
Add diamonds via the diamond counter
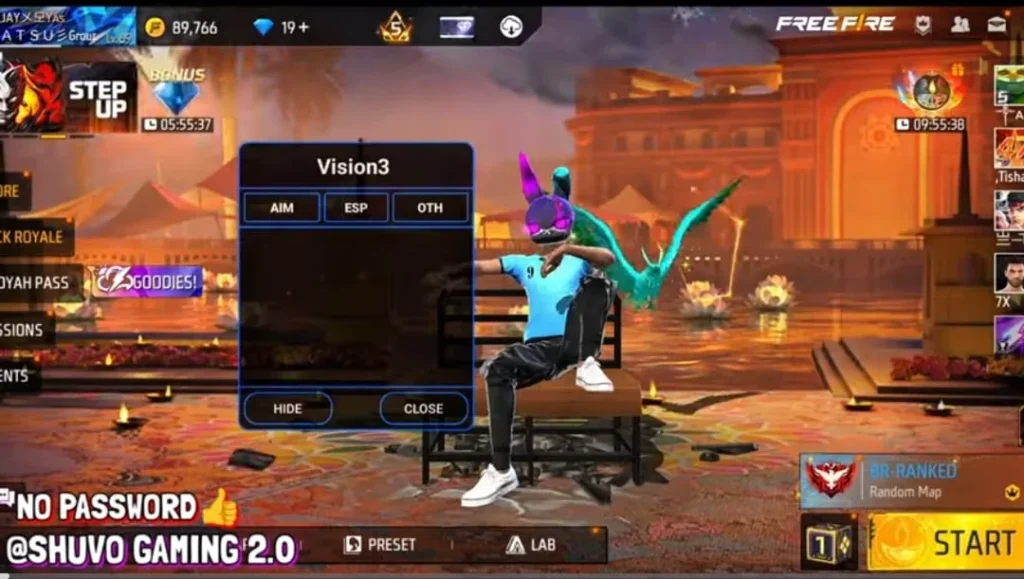pyautogui.click(x=281, y=27)
